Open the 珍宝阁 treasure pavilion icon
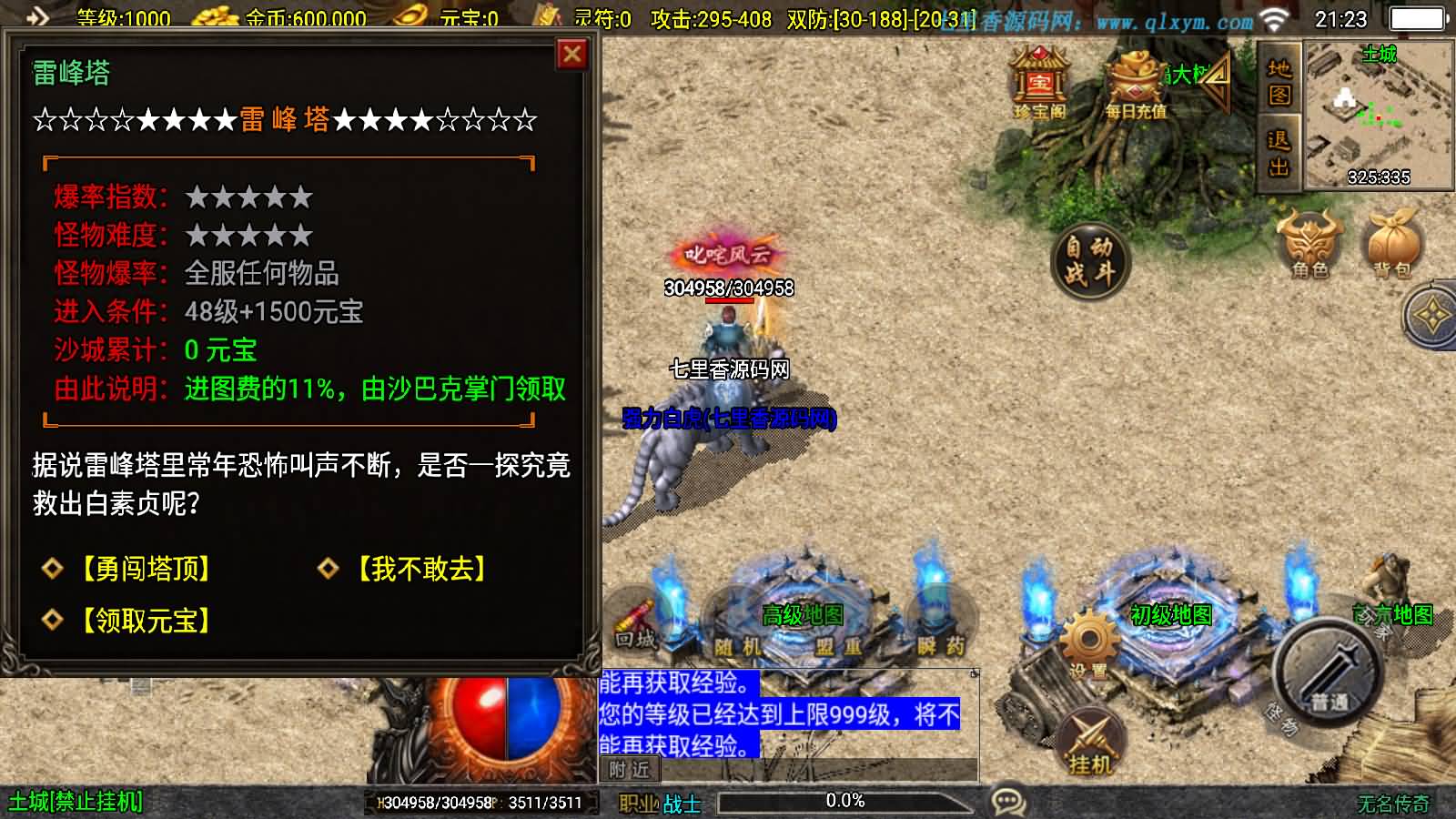This screenshot has width=1456, height=819. (1040, 82)
